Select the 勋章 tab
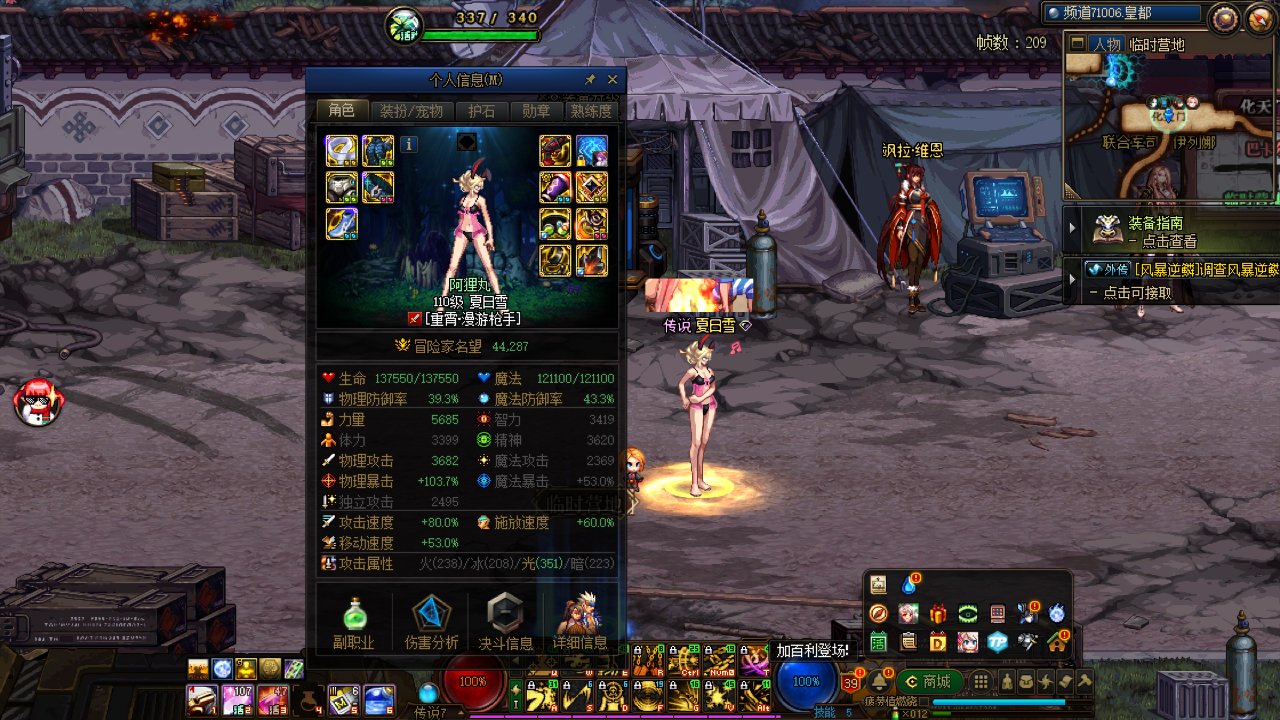The height and width of the screenshot is (720, 1280). (536, 111)
